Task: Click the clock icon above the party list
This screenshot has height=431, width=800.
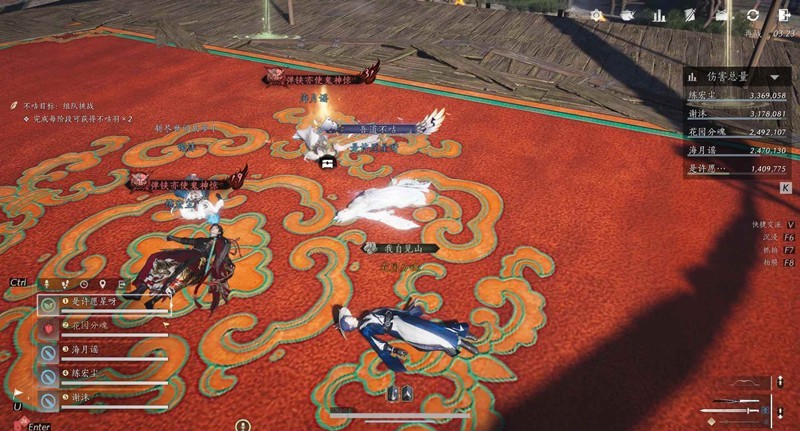Action: pos(84,284)
